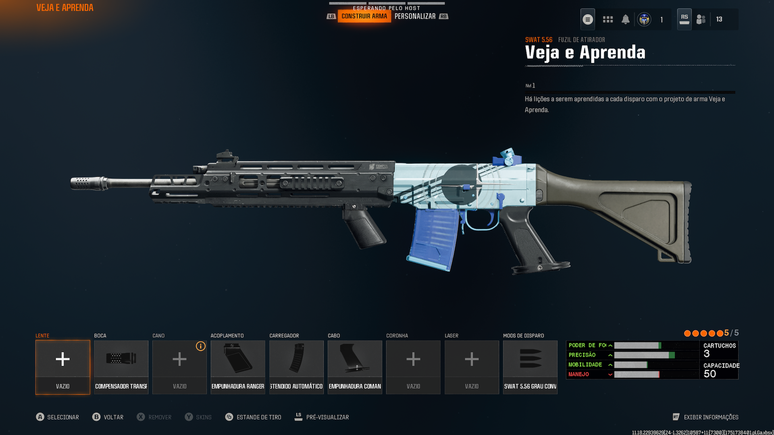This screenshot has width=774, height=435.
Task: Show Exibir Informações details
Action: point(706,417)
